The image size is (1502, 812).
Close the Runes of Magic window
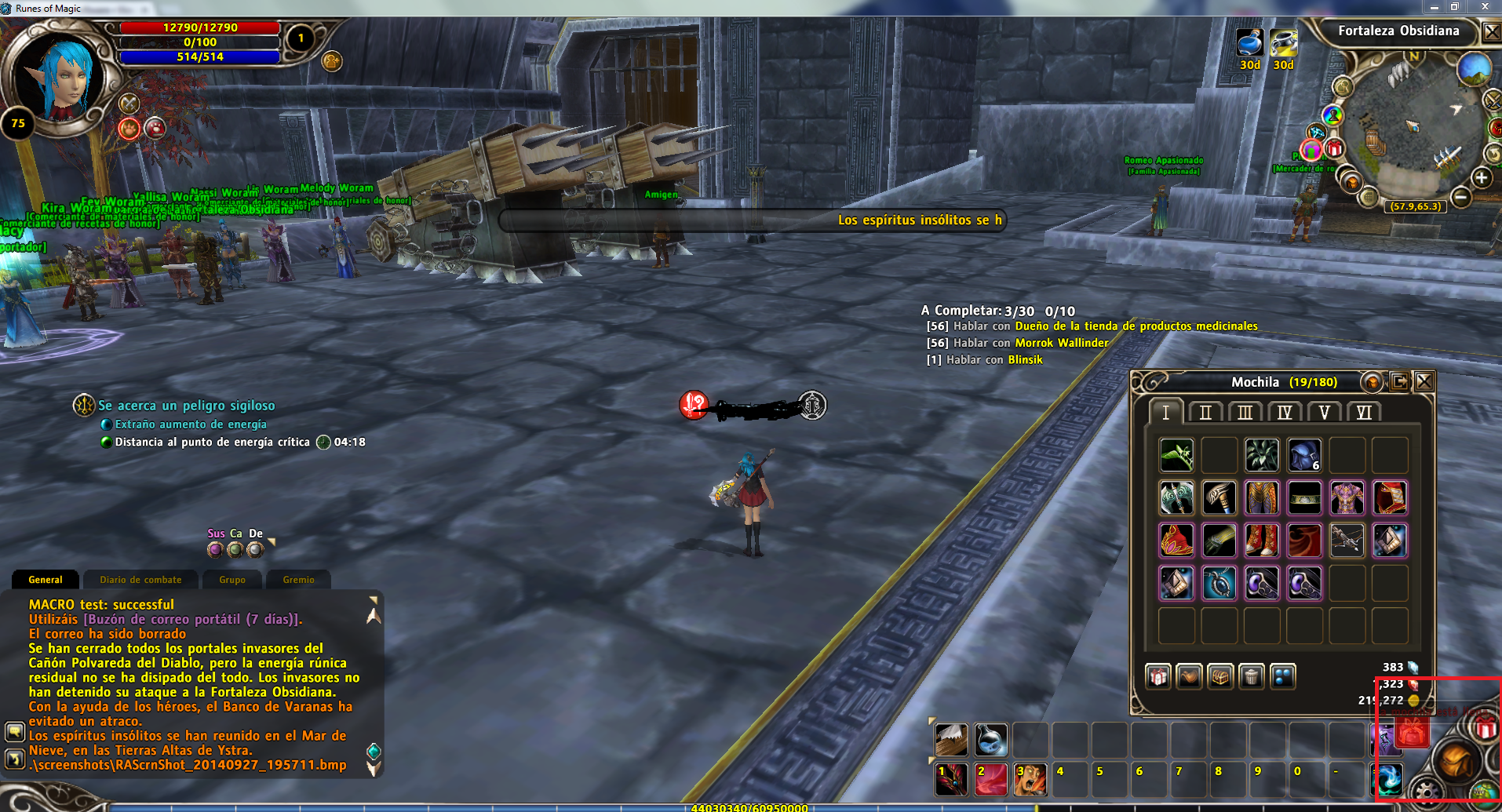coord(1485,6)
